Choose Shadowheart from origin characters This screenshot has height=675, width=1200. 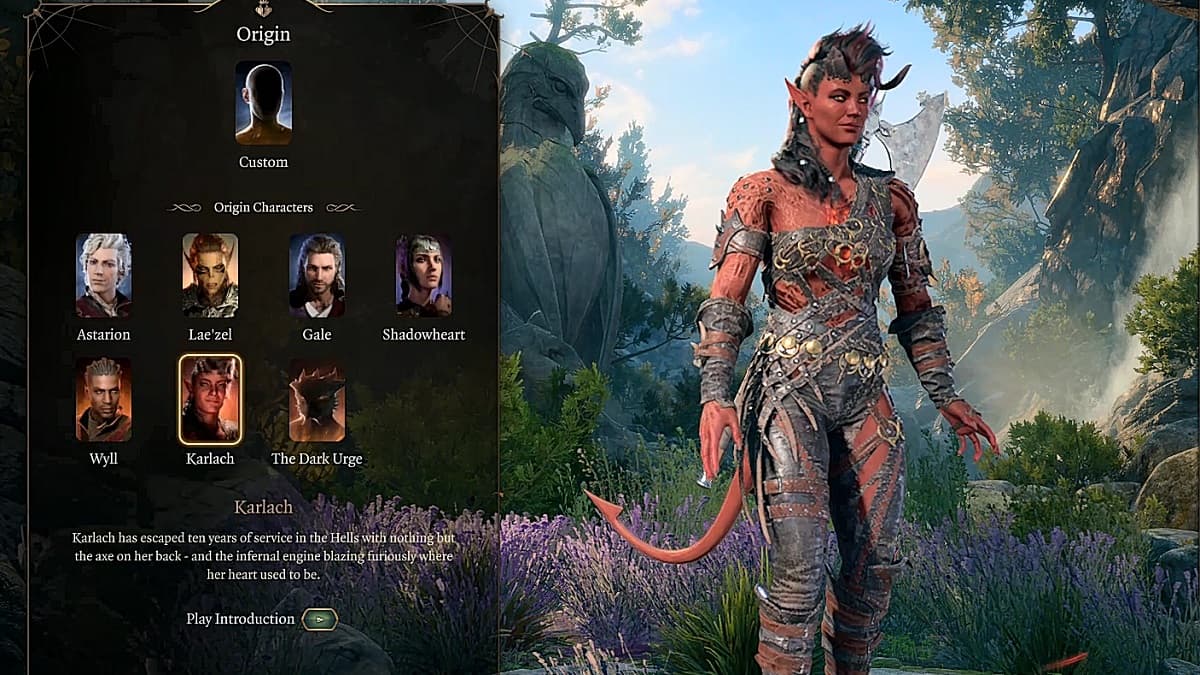pyautogui.click(x=423, y=275)
